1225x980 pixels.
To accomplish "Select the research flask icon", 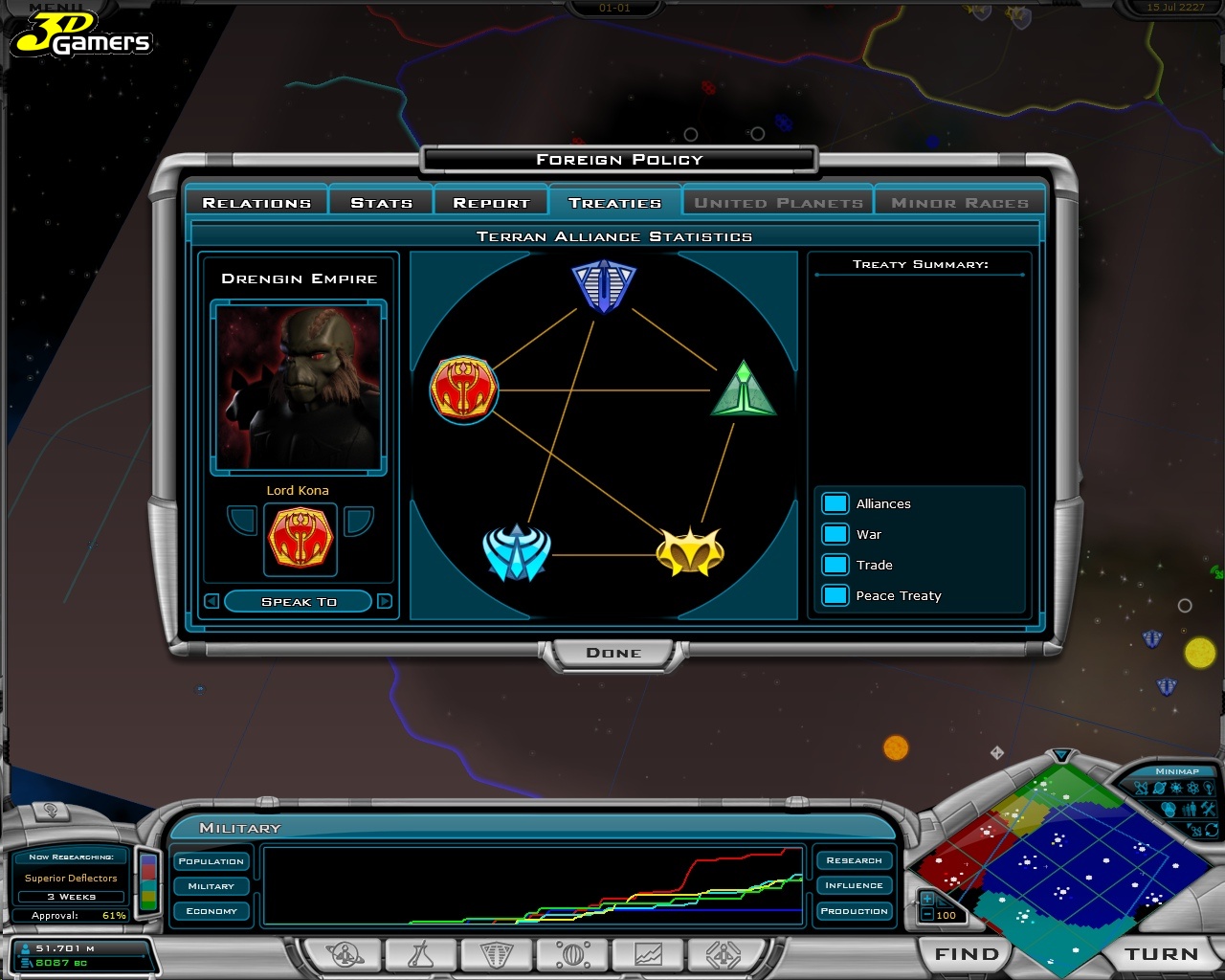I will tap(419, 953).
